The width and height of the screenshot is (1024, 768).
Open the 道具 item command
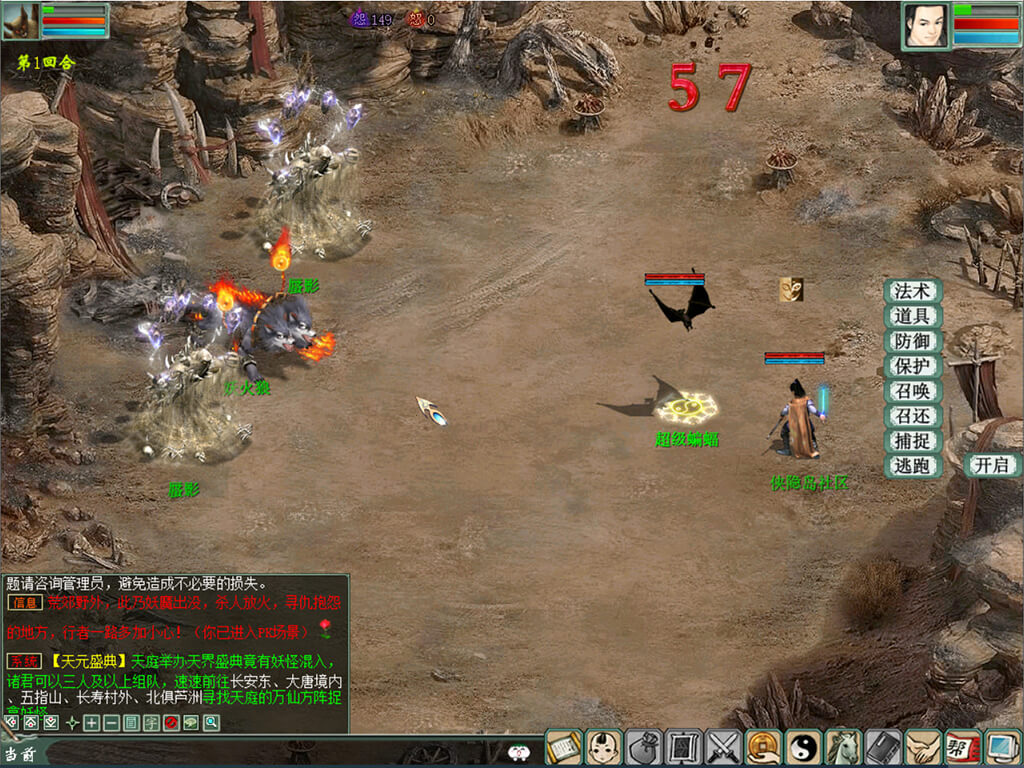pos(912,316)
